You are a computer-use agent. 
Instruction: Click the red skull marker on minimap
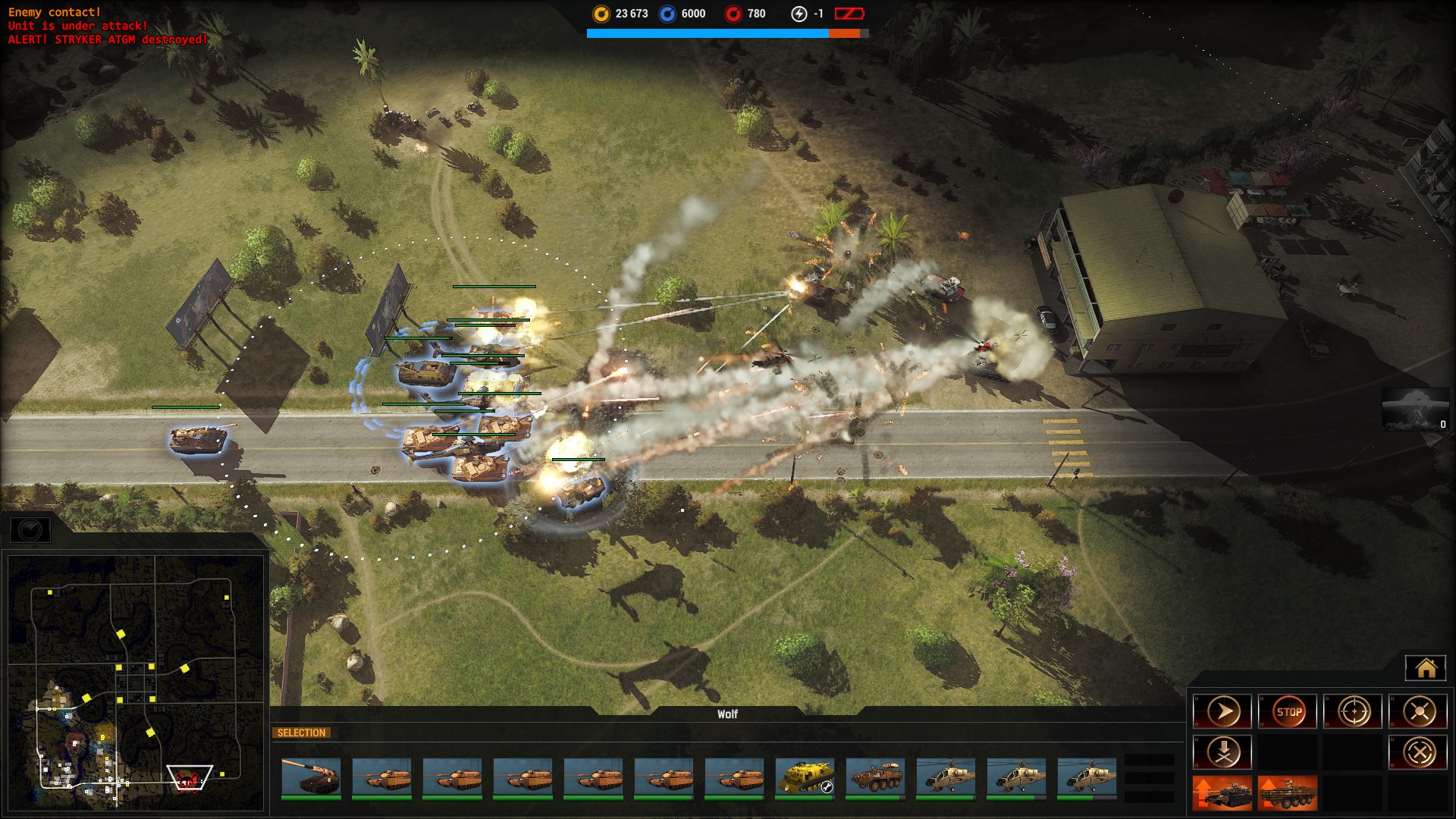(x=187, y=779)
